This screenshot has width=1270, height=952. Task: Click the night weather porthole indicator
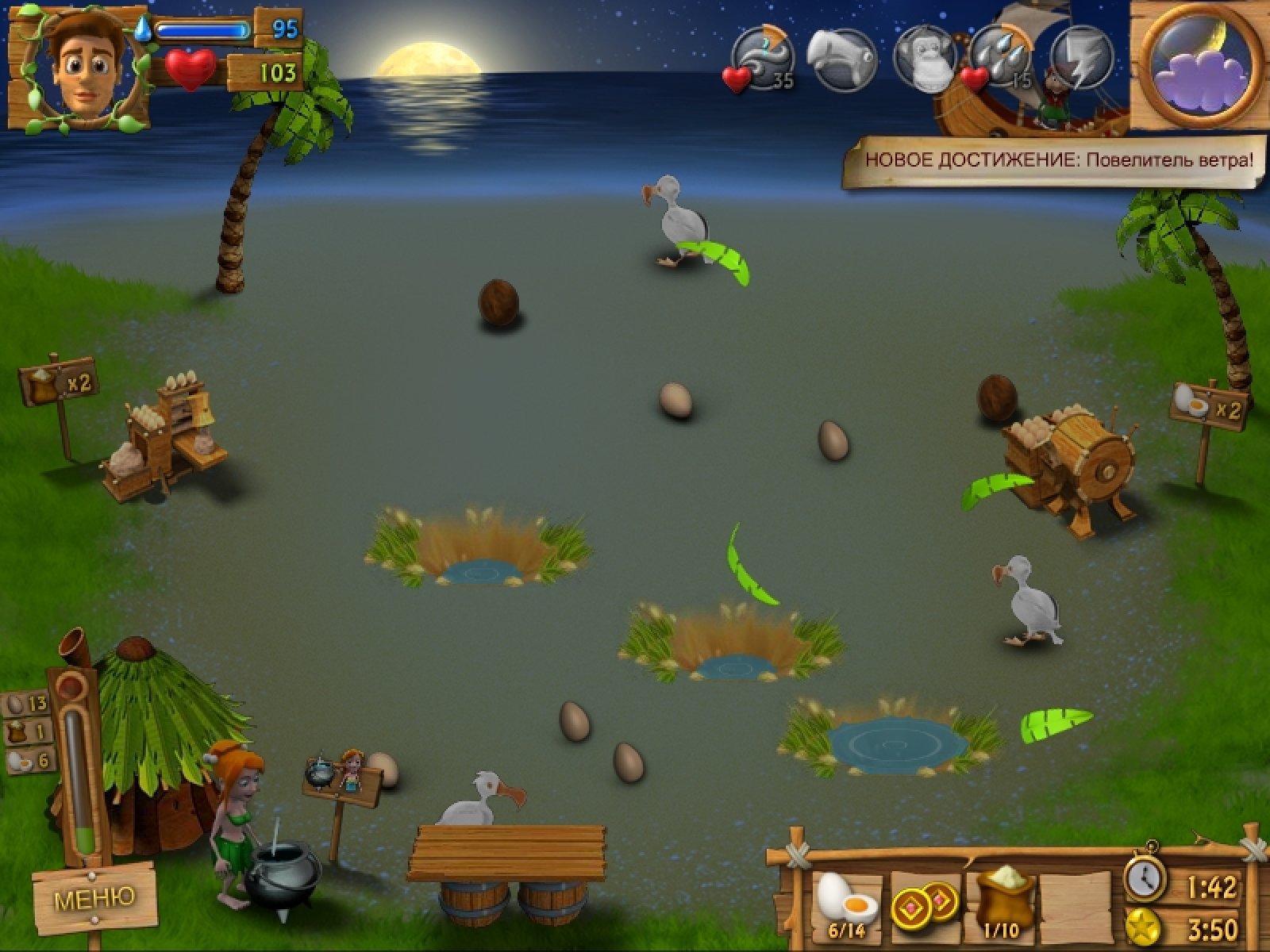(x=1200, y=65)
